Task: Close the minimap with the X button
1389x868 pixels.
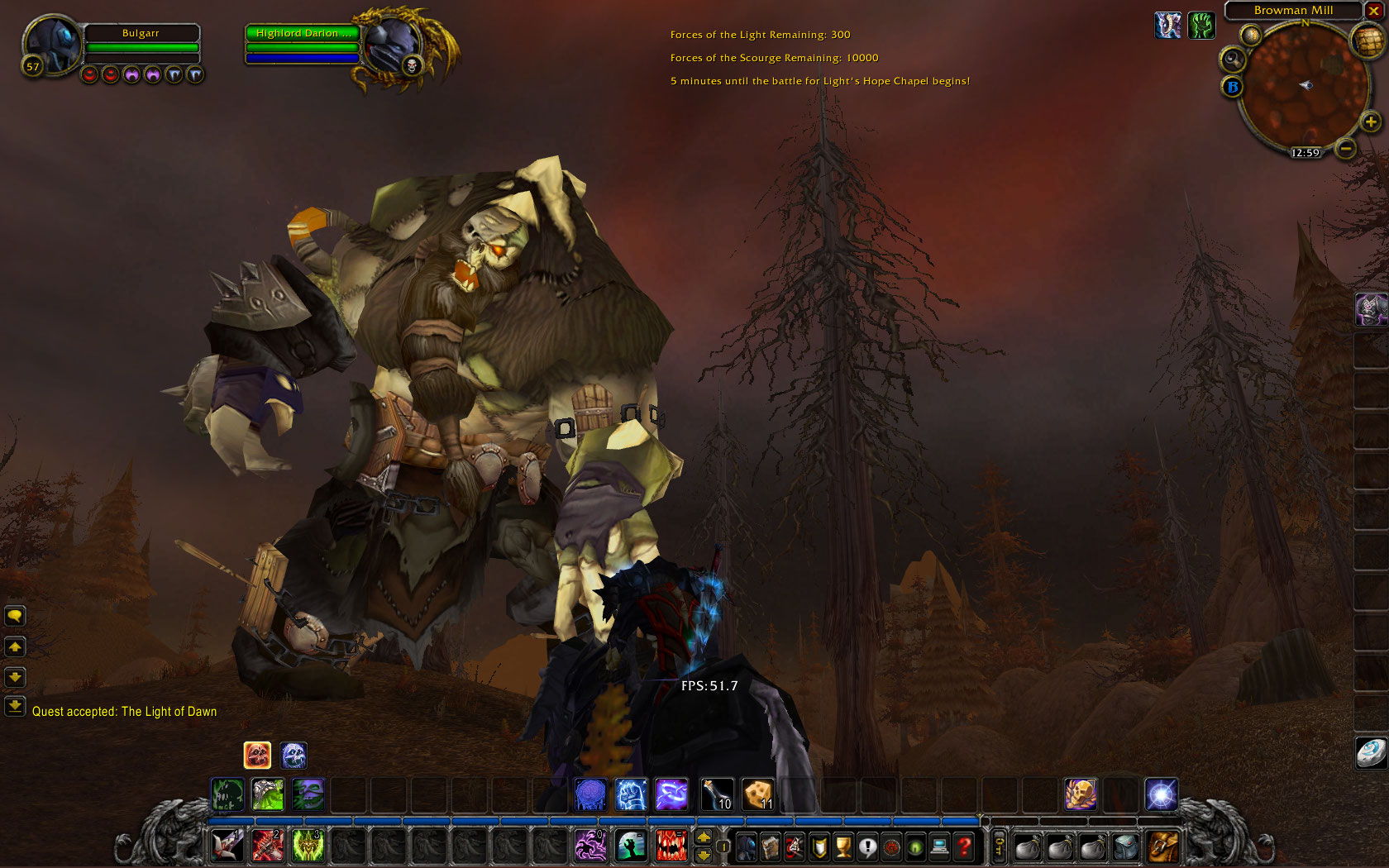Action: [x=1373, y=11]
